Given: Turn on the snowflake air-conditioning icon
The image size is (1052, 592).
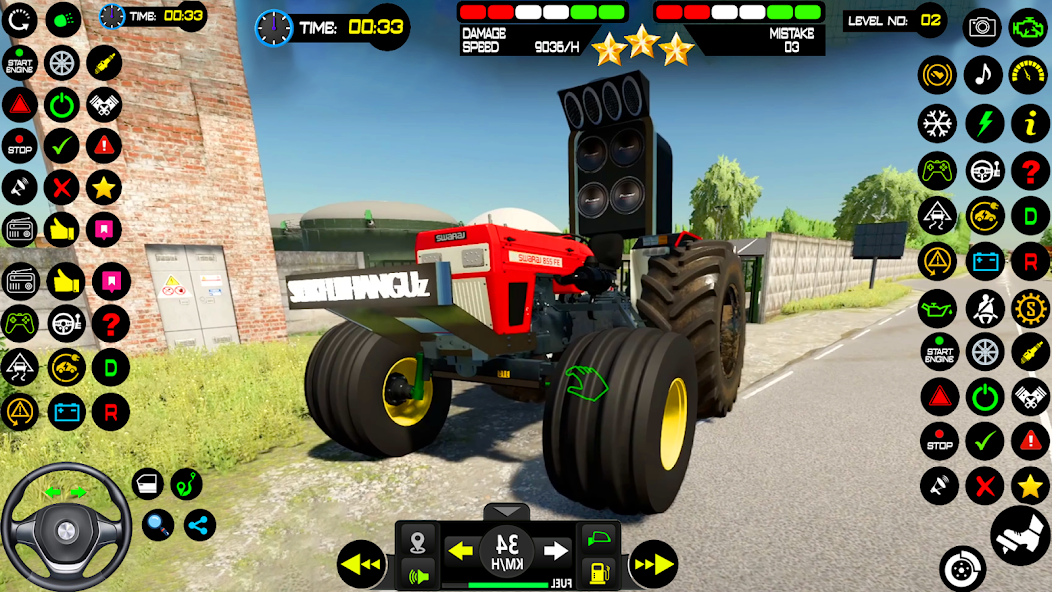Looking at the screenshot, I should coord(937,124).
